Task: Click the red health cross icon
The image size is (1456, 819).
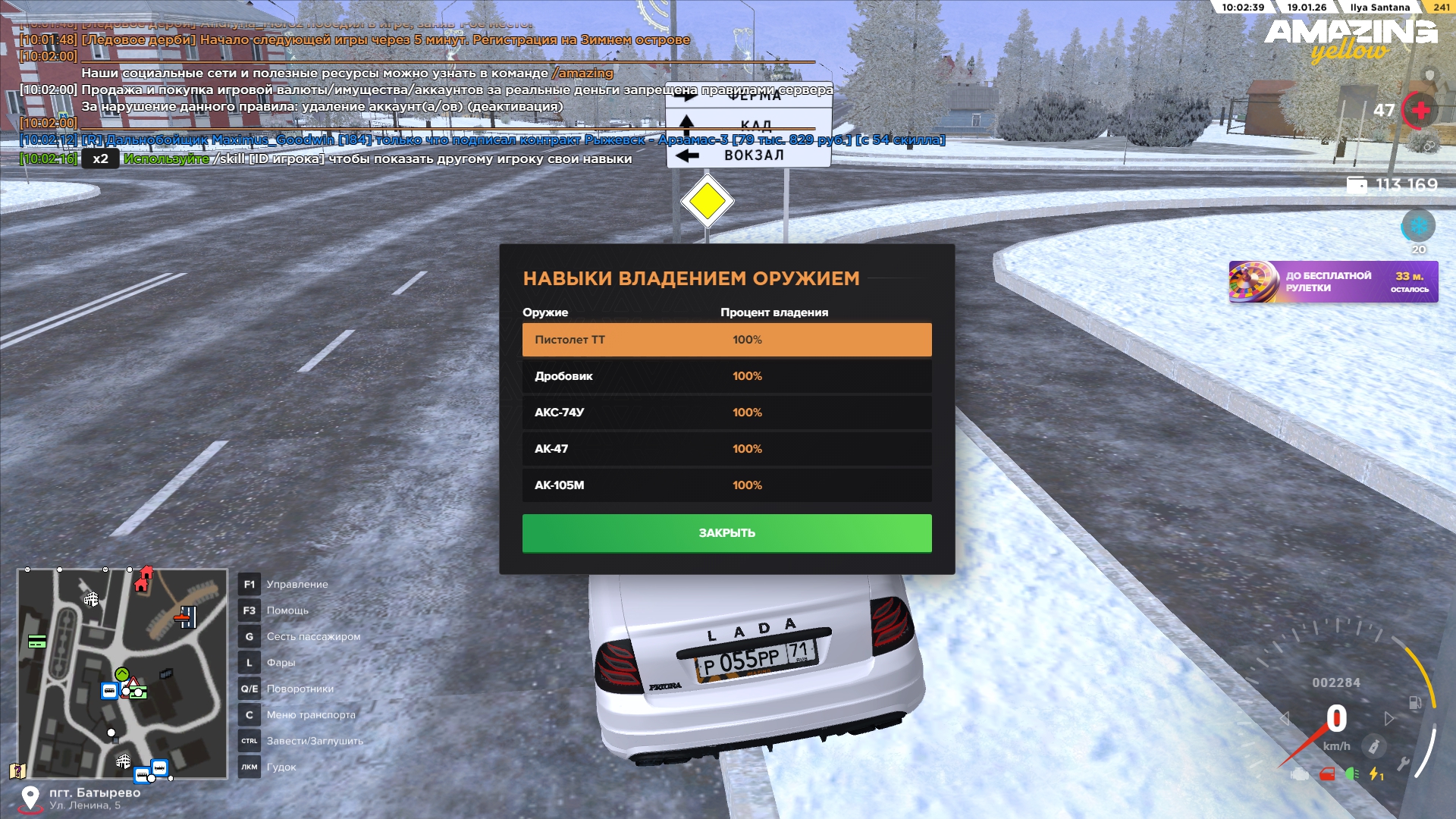Action: tap(1420, 111)
